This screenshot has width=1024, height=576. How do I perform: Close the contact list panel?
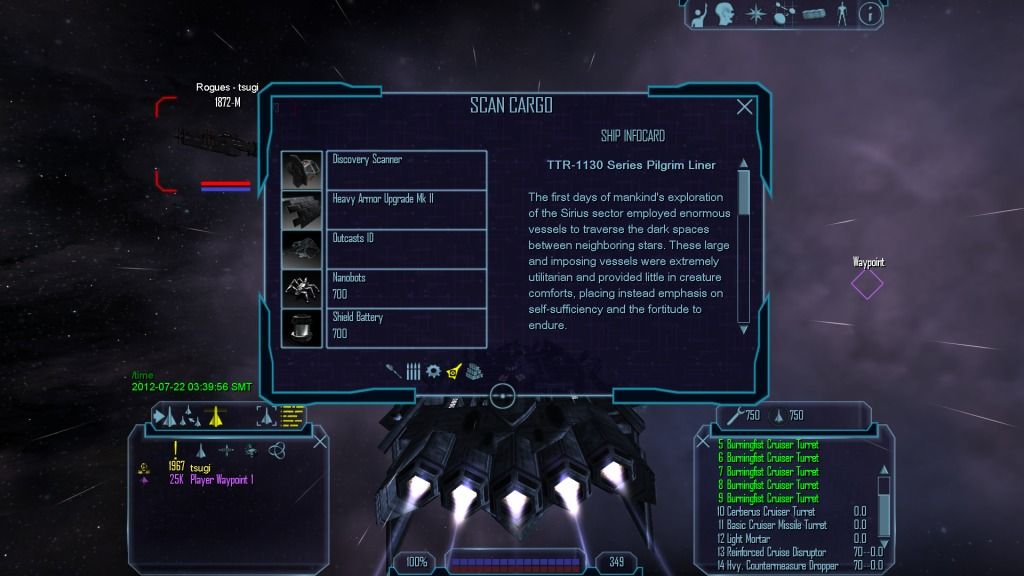[x=320, y=441]
